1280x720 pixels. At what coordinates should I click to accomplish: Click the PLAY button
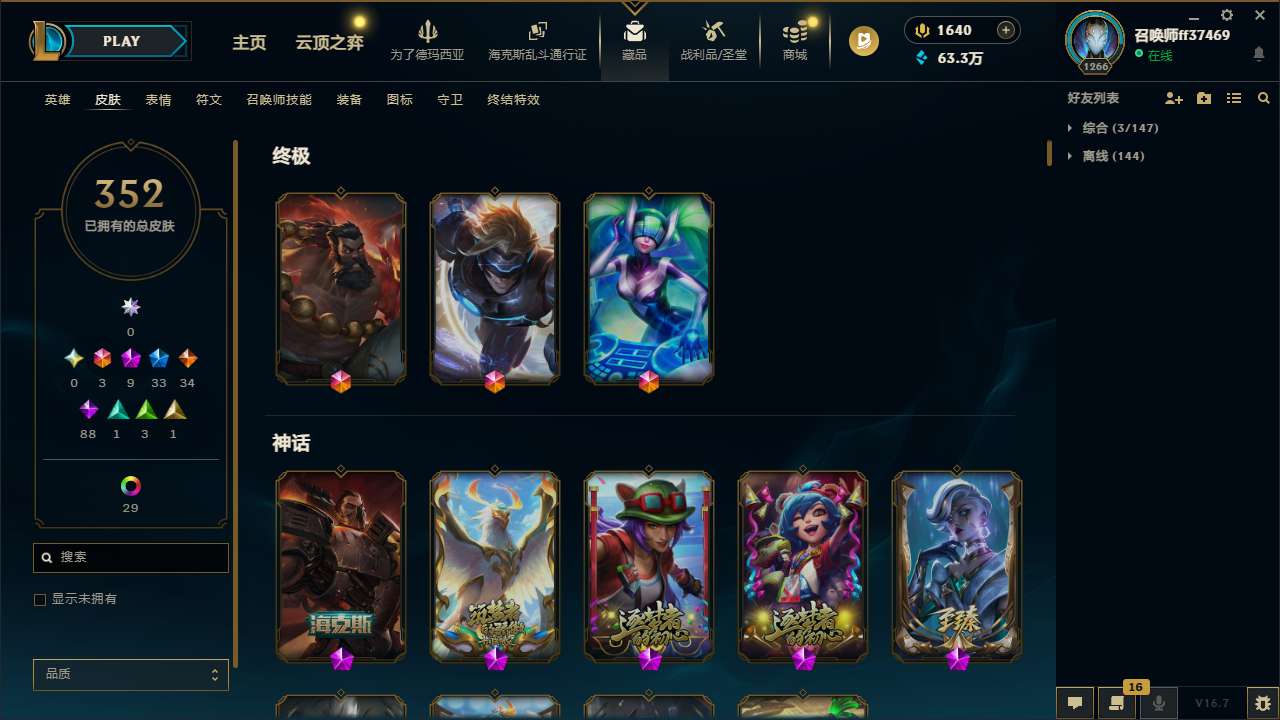[121, 41]
